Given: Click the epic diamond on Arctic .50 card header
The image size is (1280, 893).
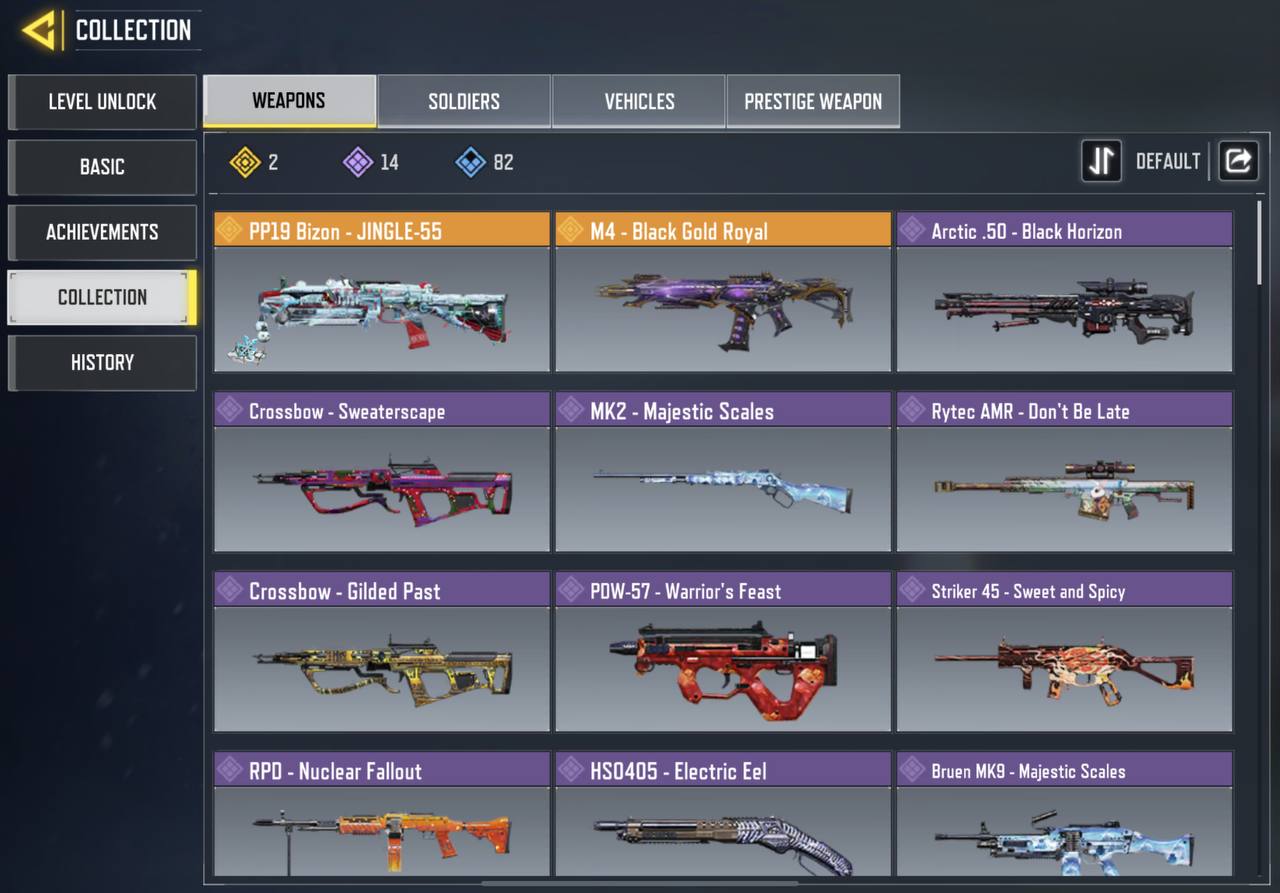Looking at the screenshot, I should (x=911, y=230).
